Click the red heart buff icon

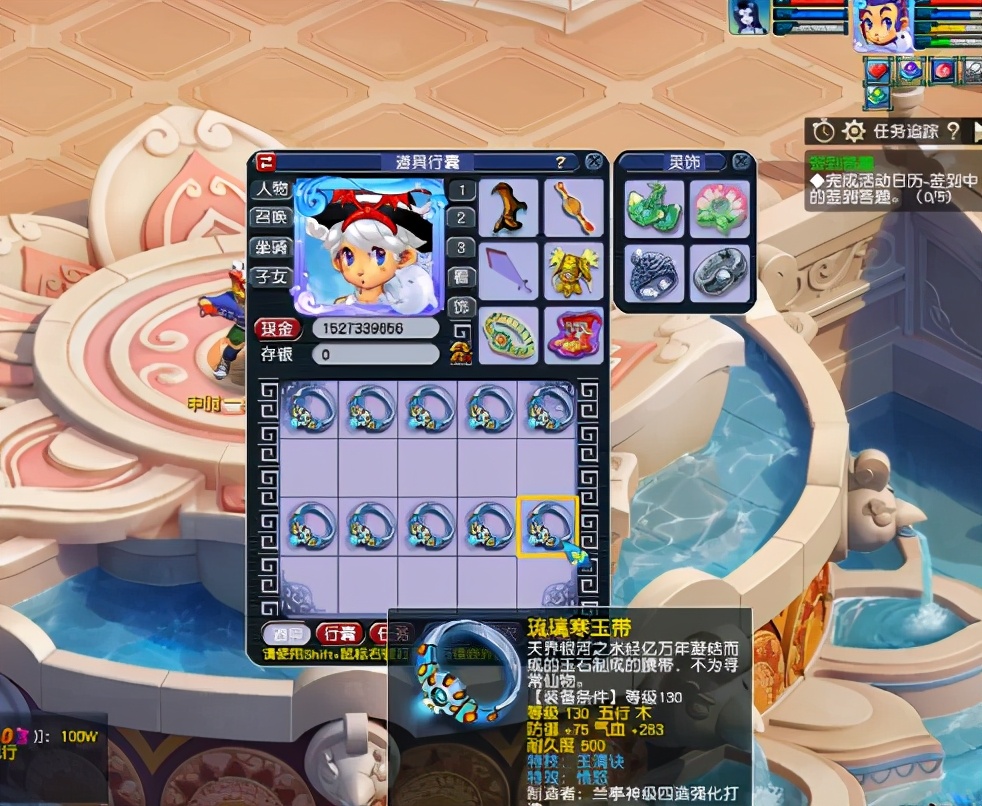point(877,71)
